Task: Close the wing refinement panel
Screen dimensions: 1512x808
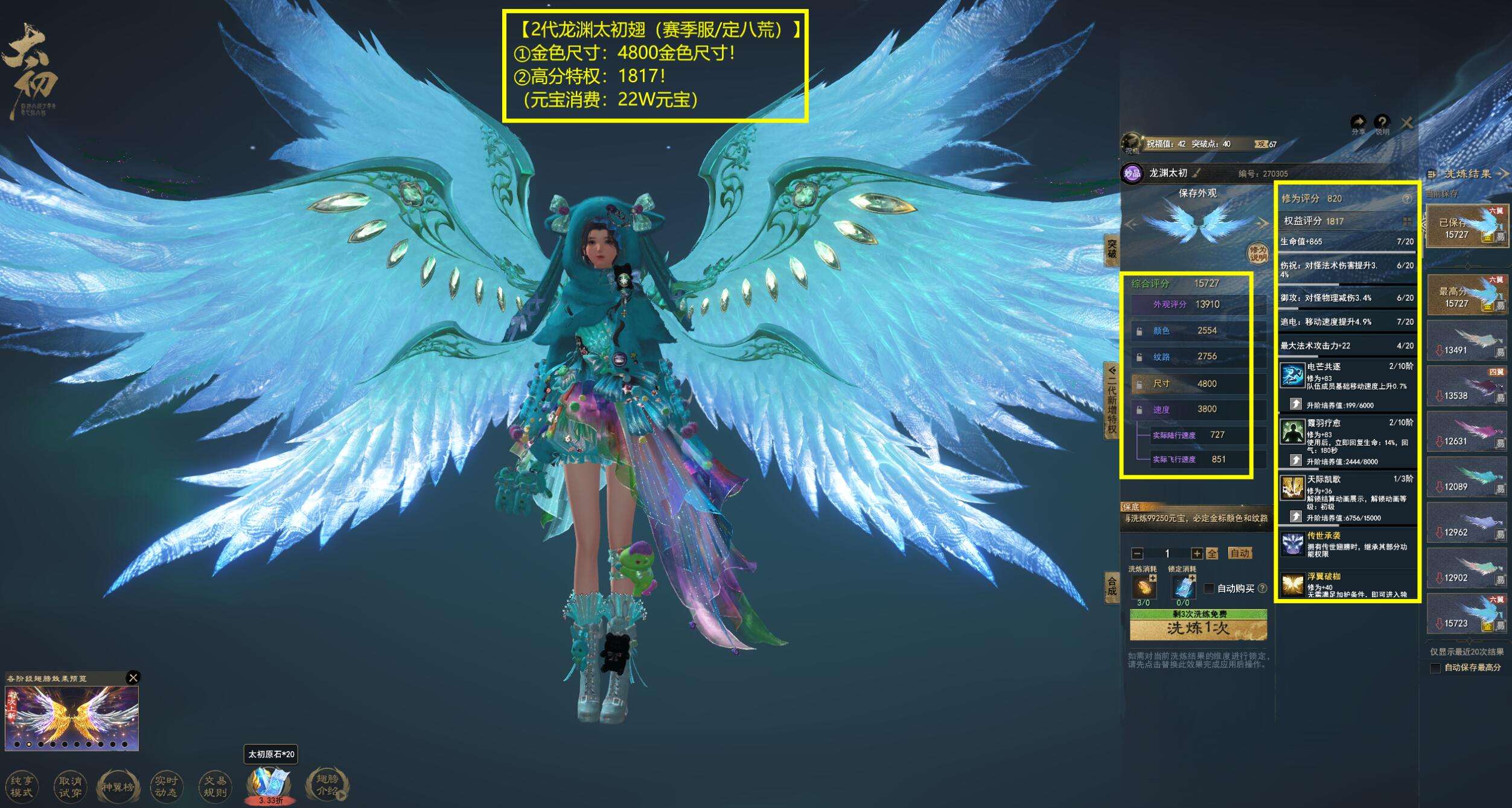Action: pos(1407,123)
